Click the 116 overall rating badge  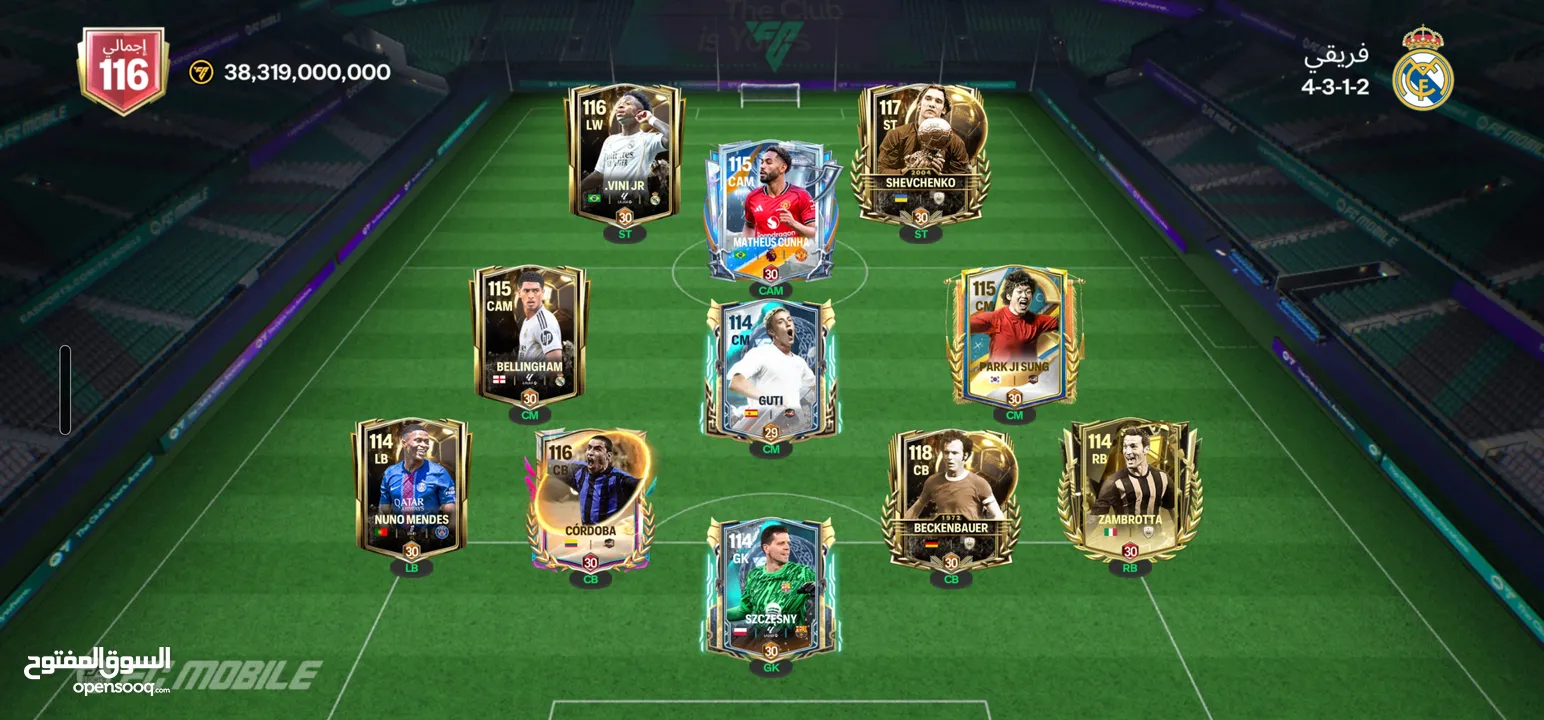click(x=124, y=70)
